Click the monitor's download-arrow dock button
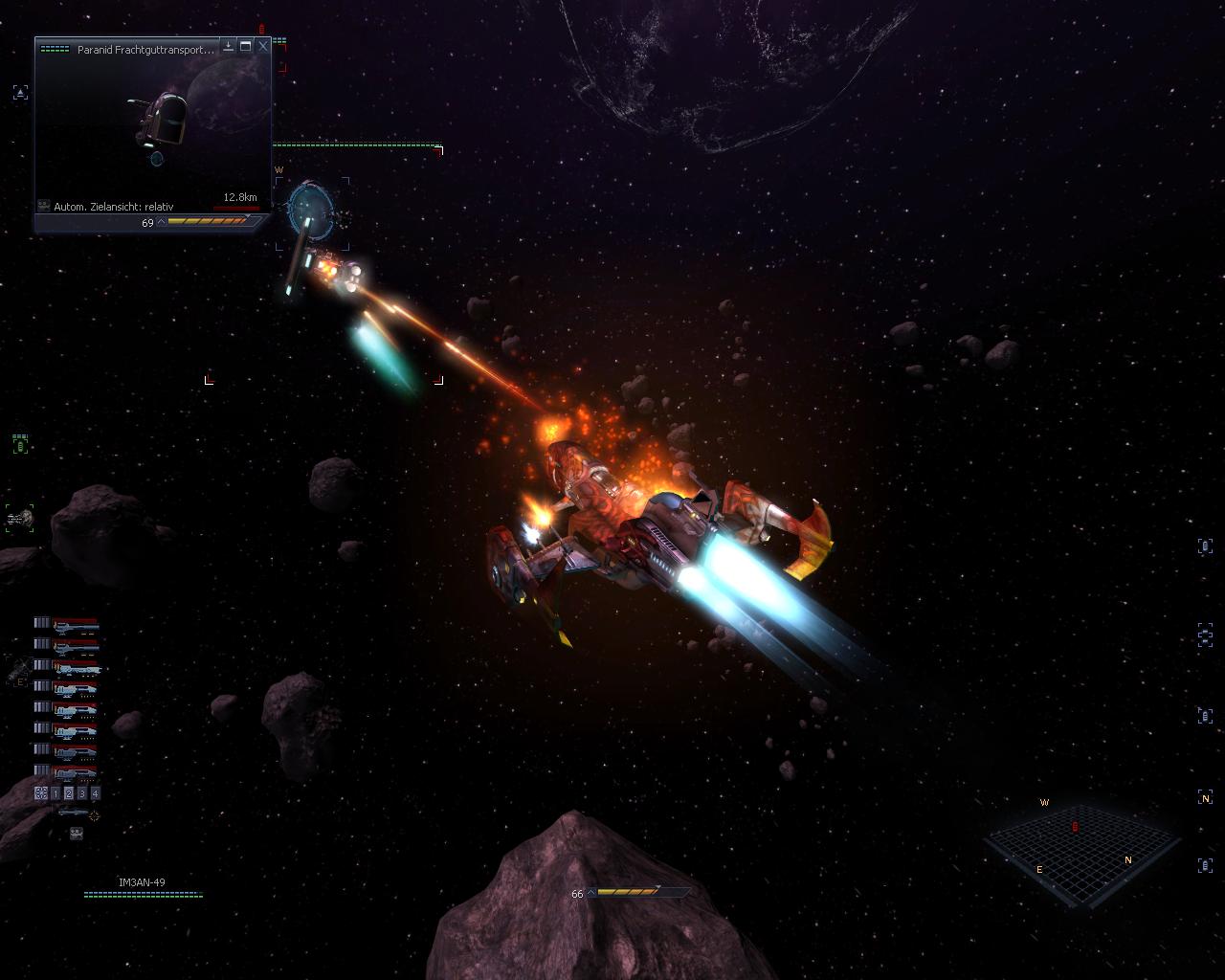Image resolution: width=1225 pixels, height=980 pixels. (x=229, y=45)
